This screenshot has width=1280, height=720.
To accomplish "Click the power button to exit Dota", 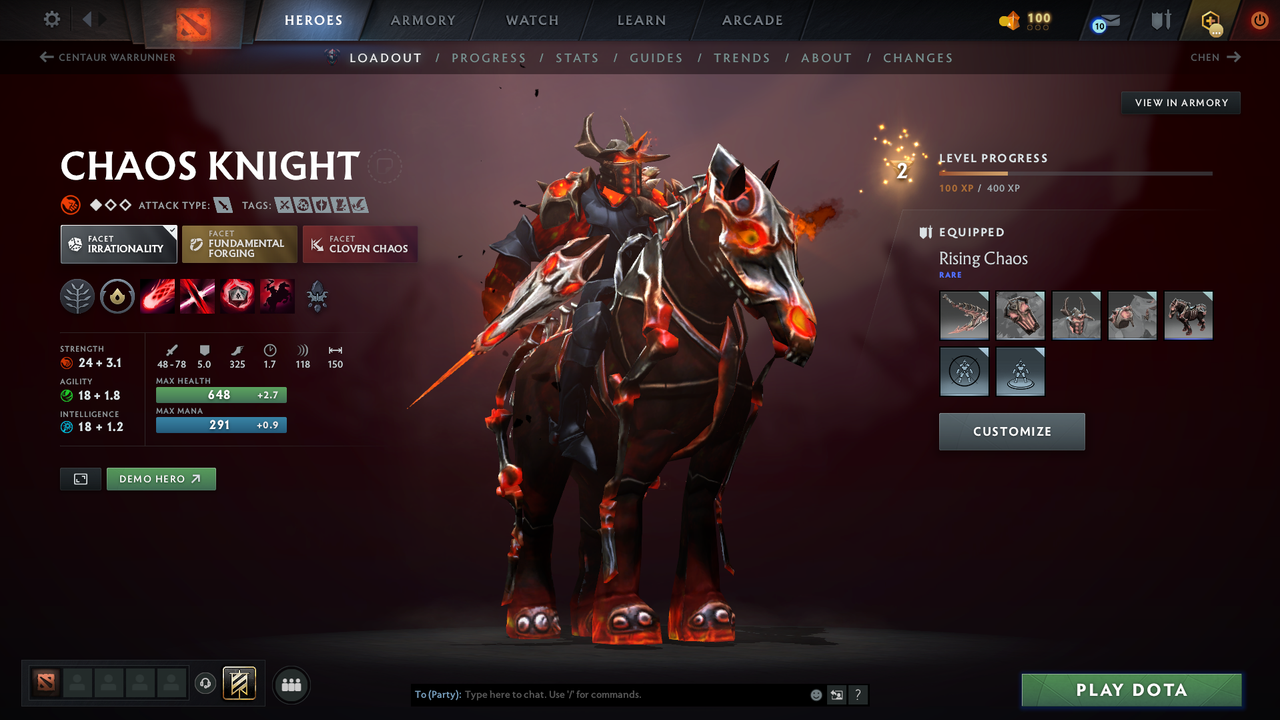I will click(x=1259, y=20).
